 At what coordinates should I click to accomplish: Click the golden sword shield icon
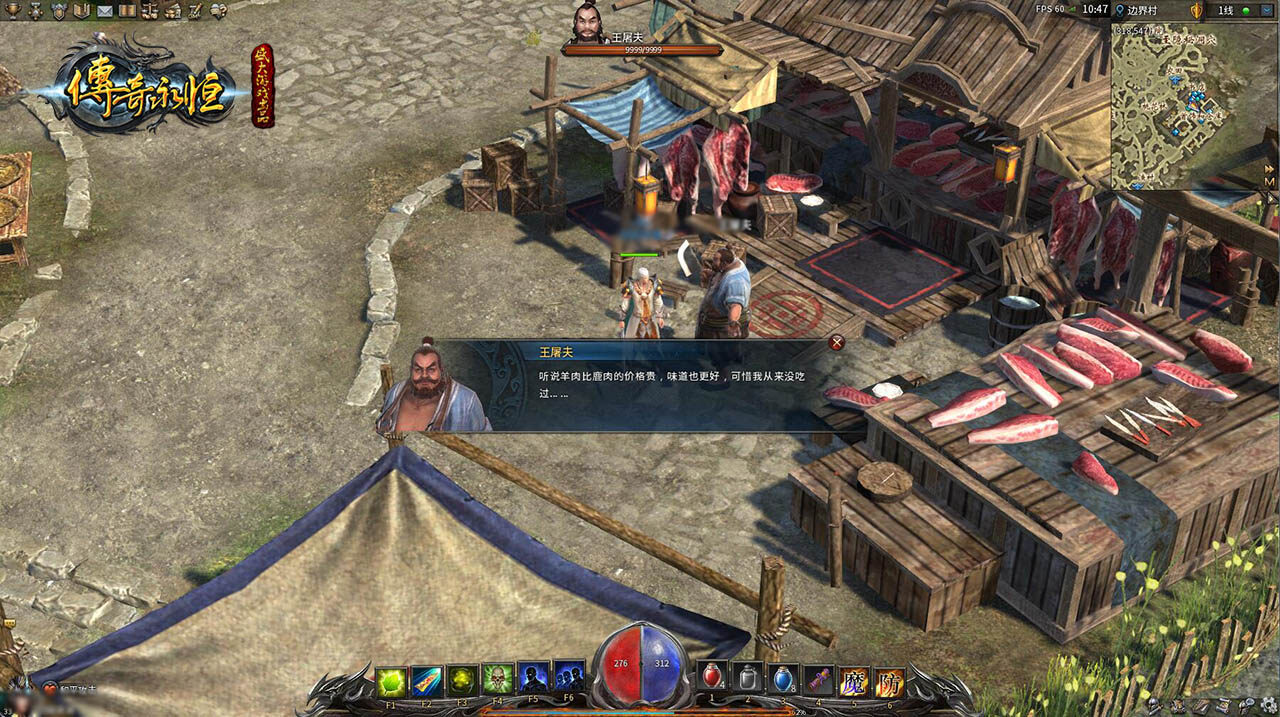1195,10
